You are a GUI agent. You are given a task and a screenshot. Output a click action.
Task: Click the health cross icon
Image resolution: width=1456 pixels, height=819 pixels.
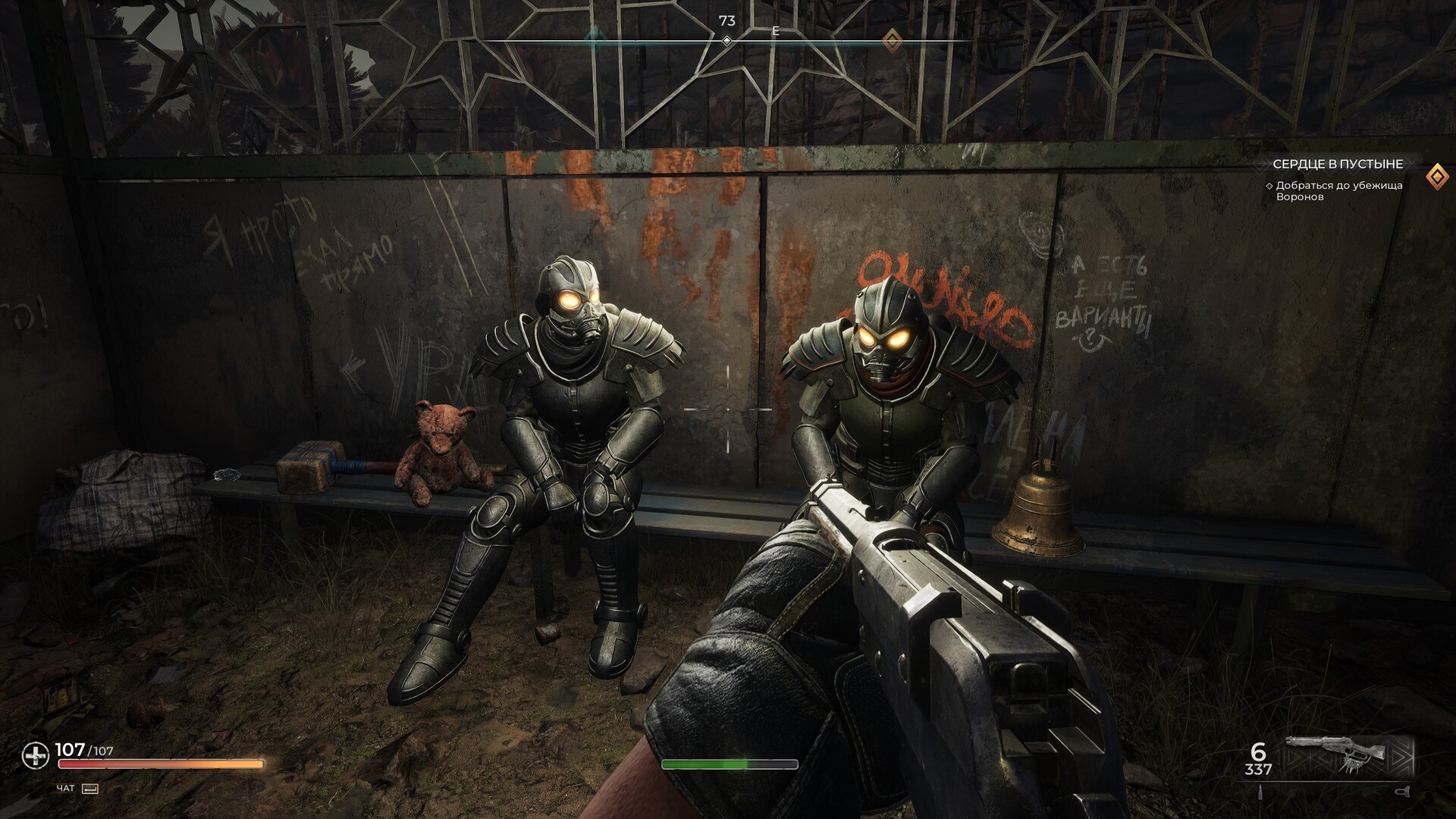35,755
